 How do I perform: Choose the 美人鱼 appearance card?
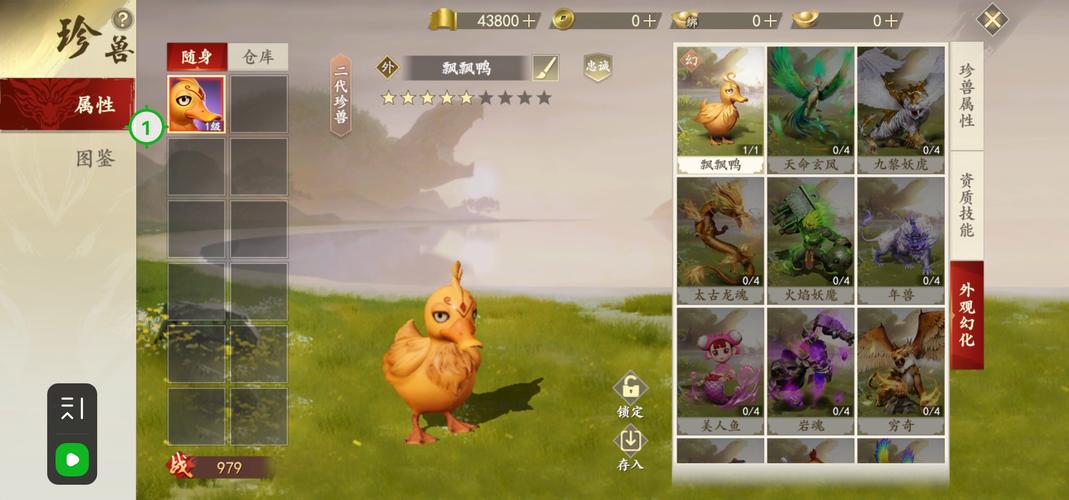pos(719,368)
